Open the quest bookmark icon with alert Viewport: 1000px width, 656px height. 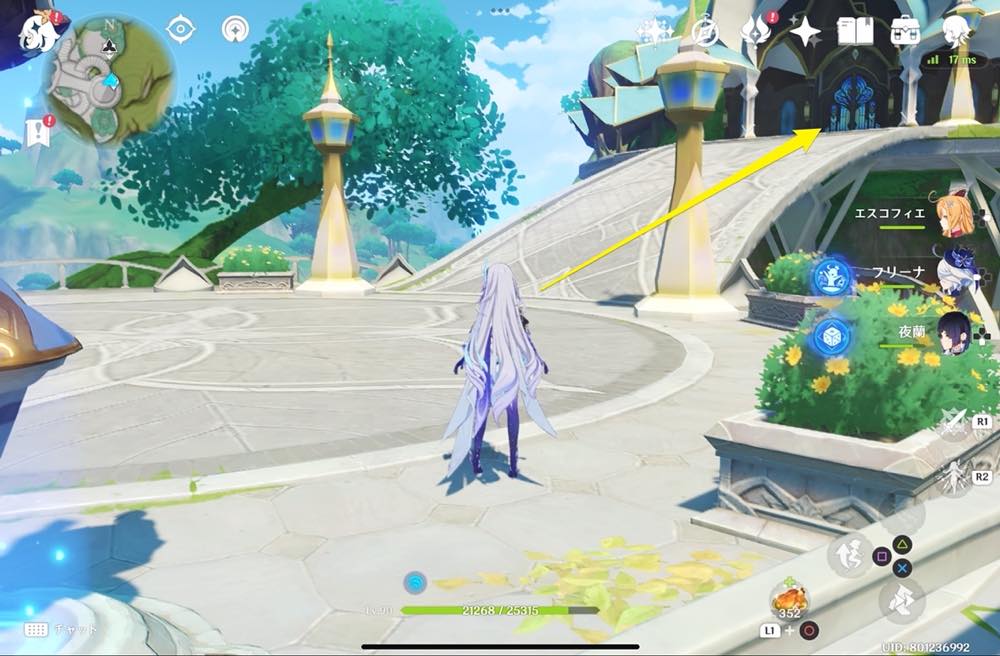tap(39, 132)
